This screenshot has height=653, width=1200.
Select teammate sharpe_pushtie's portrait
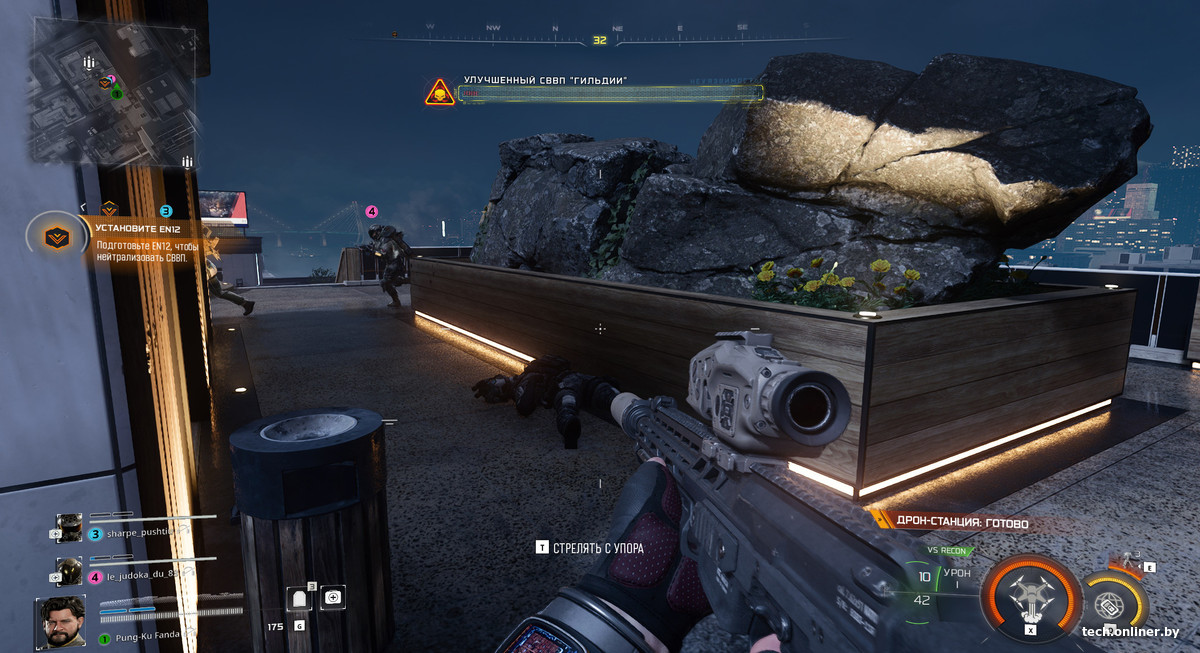[69, 527]
